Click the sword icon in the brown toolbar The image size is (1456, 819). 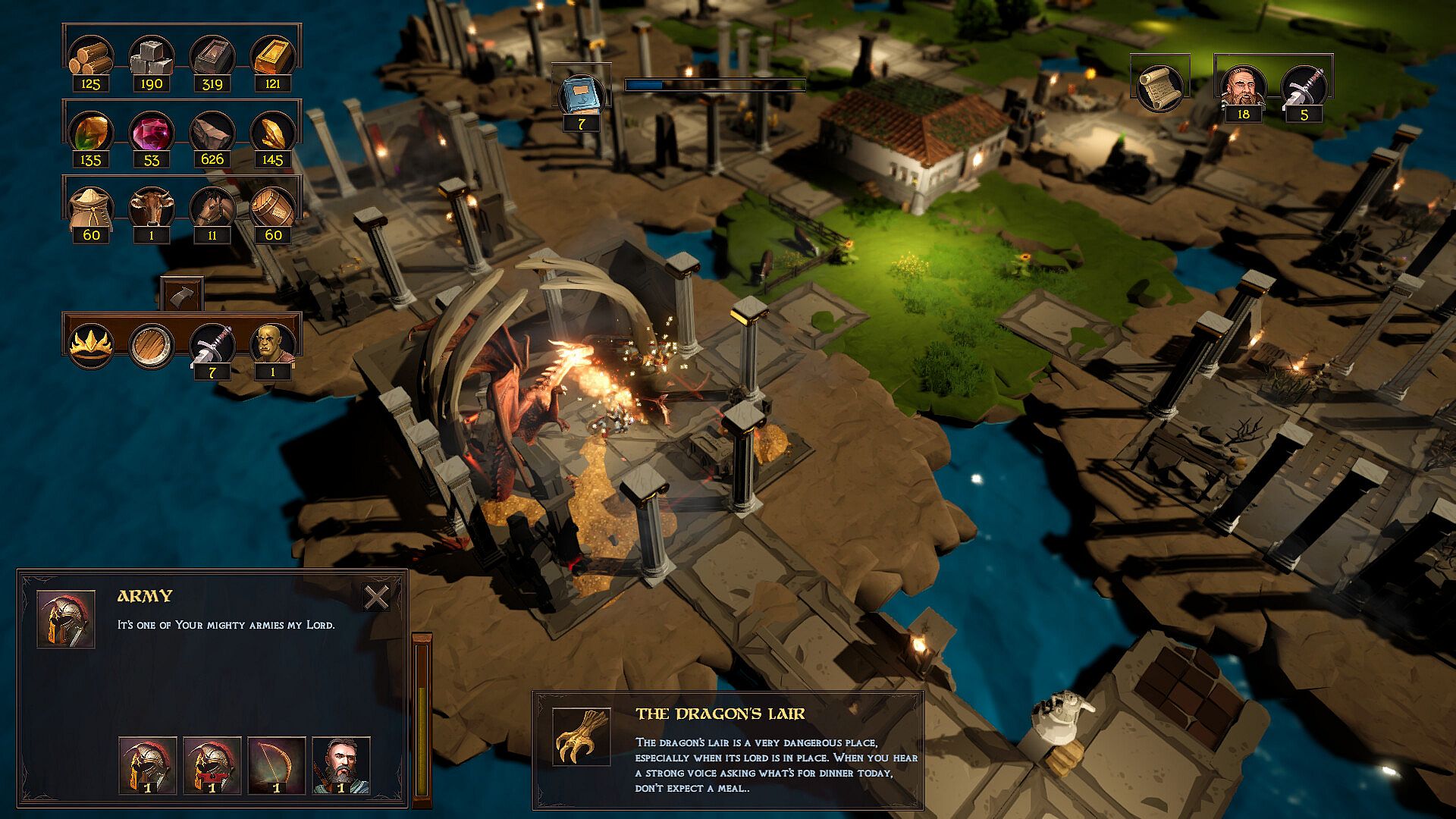[212, 344]
